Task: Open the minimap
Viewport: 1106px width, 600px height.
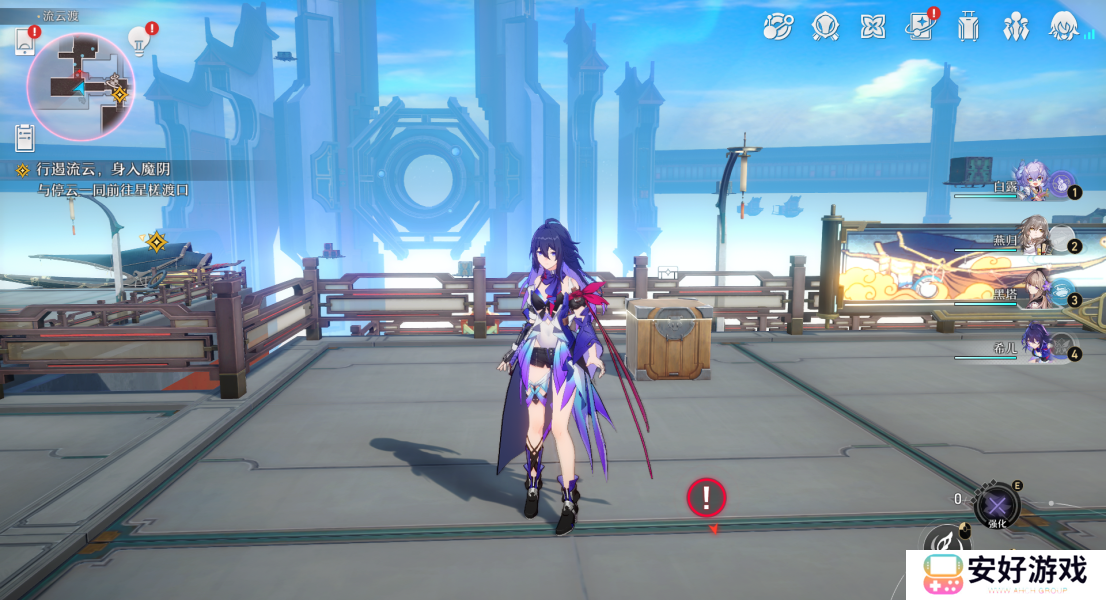Action: (x=79, y=85)
